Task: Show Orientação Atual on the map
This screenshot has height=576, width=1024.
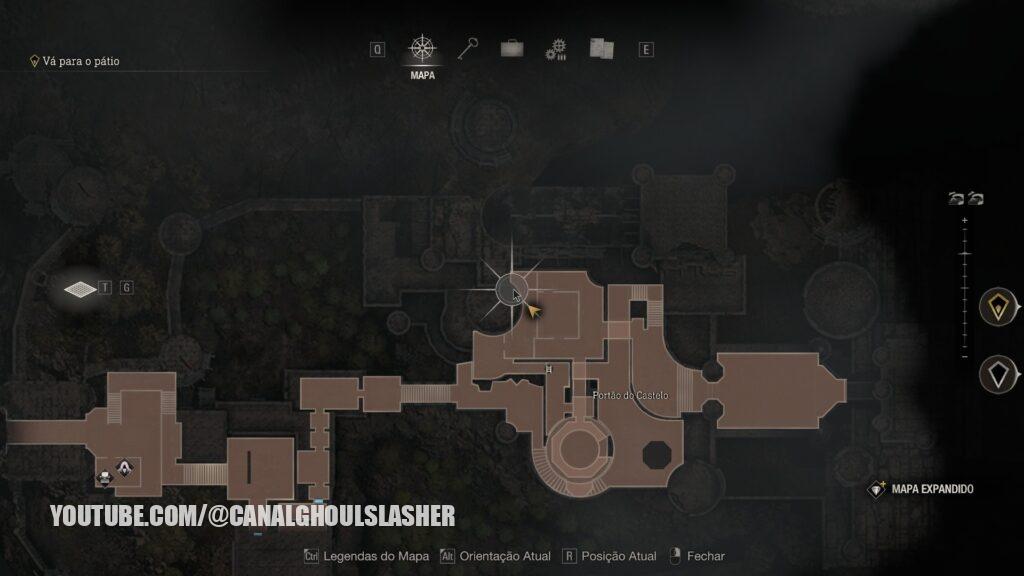Action: 497,556
